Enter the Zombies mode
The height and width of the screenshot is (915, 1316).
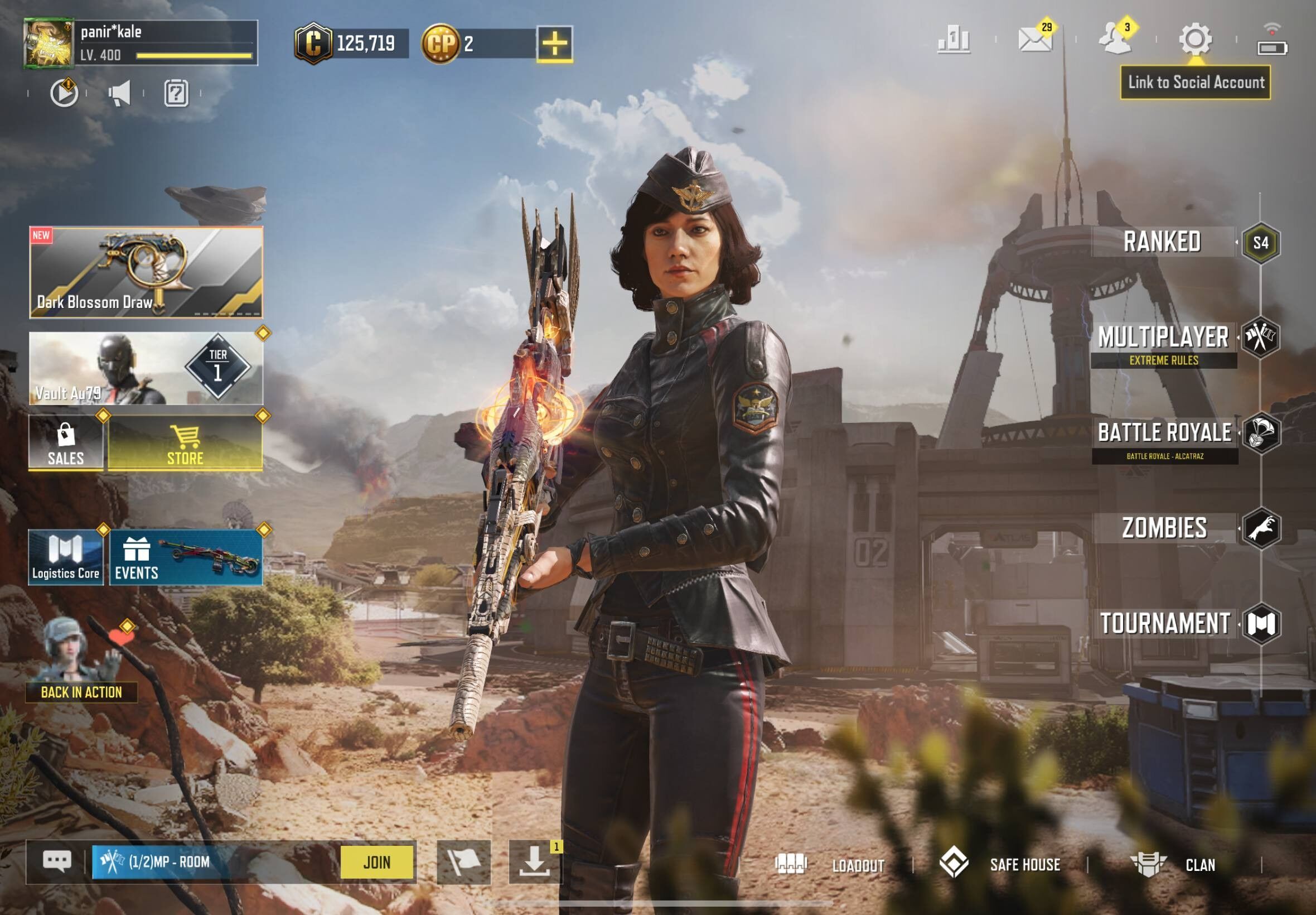[1165, 528]
